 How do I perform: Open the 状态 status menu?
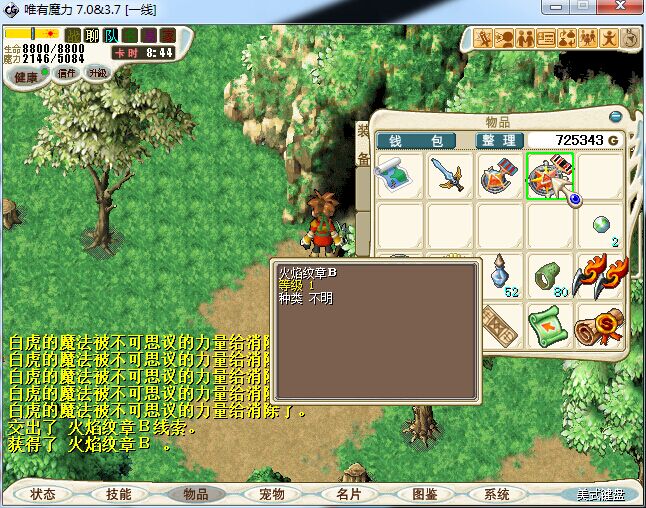[43, 494]
